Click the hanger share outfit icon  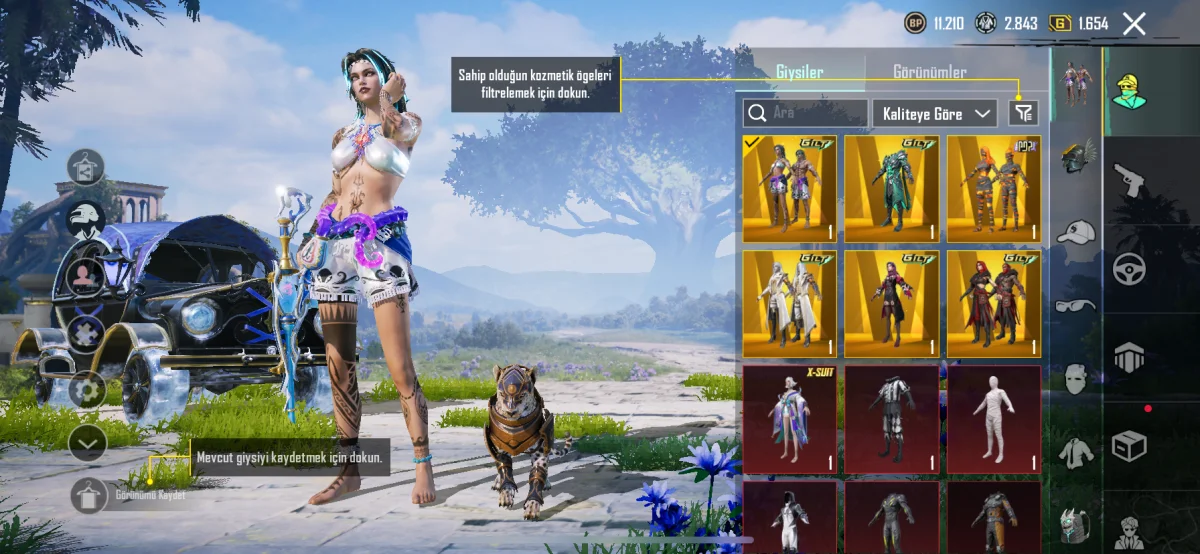(x=87, y=168)
